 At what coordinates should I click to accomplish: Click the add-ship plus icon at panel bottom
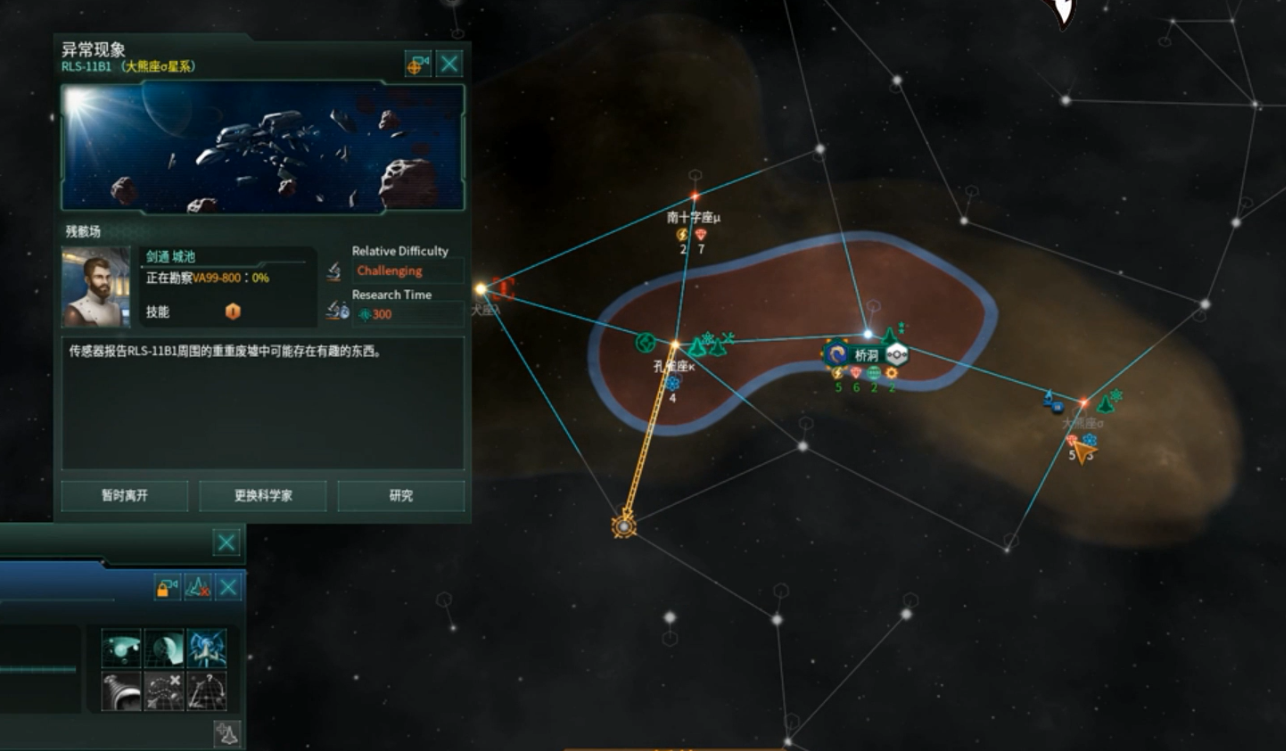(x=227, y=735)
